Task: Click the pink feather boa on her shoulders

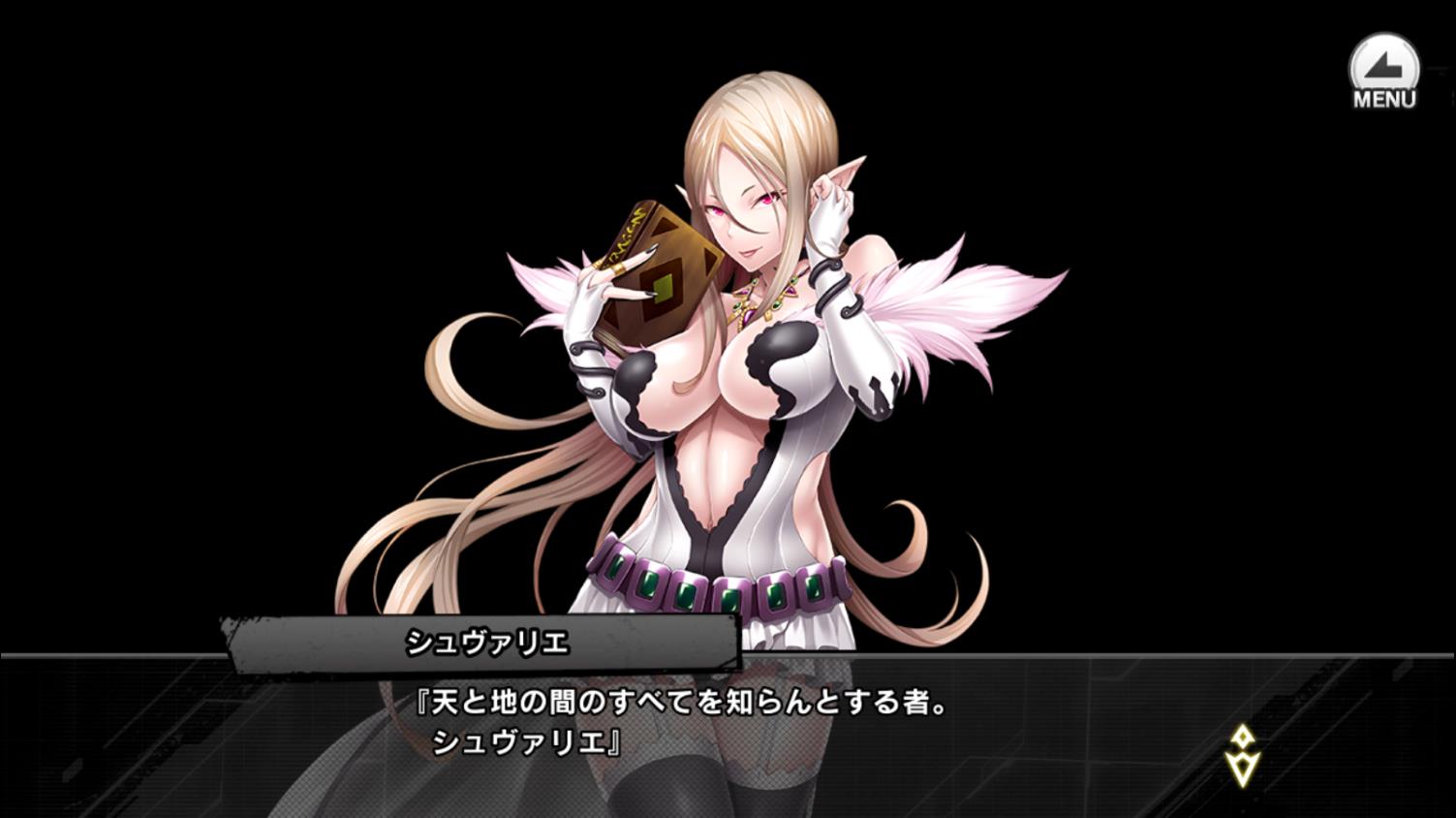Action: [959, 300]
